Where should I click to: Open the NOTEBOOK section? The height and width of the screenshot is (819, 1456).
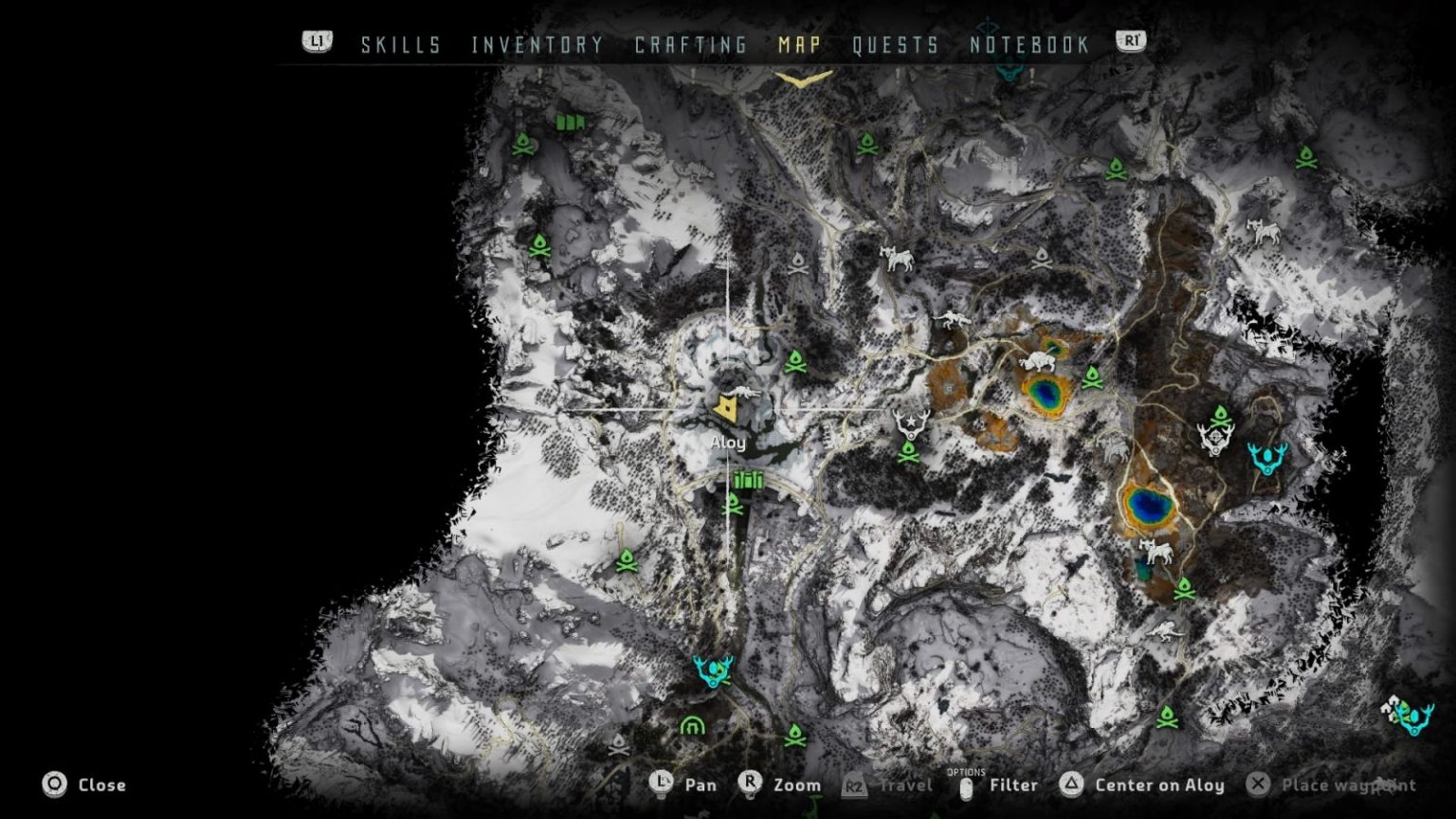(1028, 44)
